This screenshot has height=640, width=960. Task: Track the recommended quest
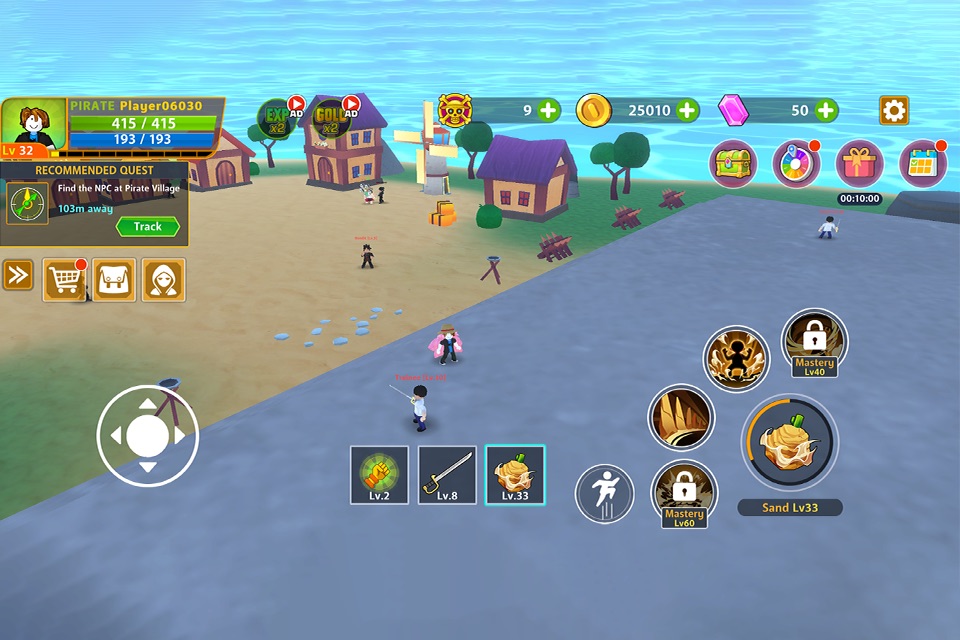click(147, 227)
